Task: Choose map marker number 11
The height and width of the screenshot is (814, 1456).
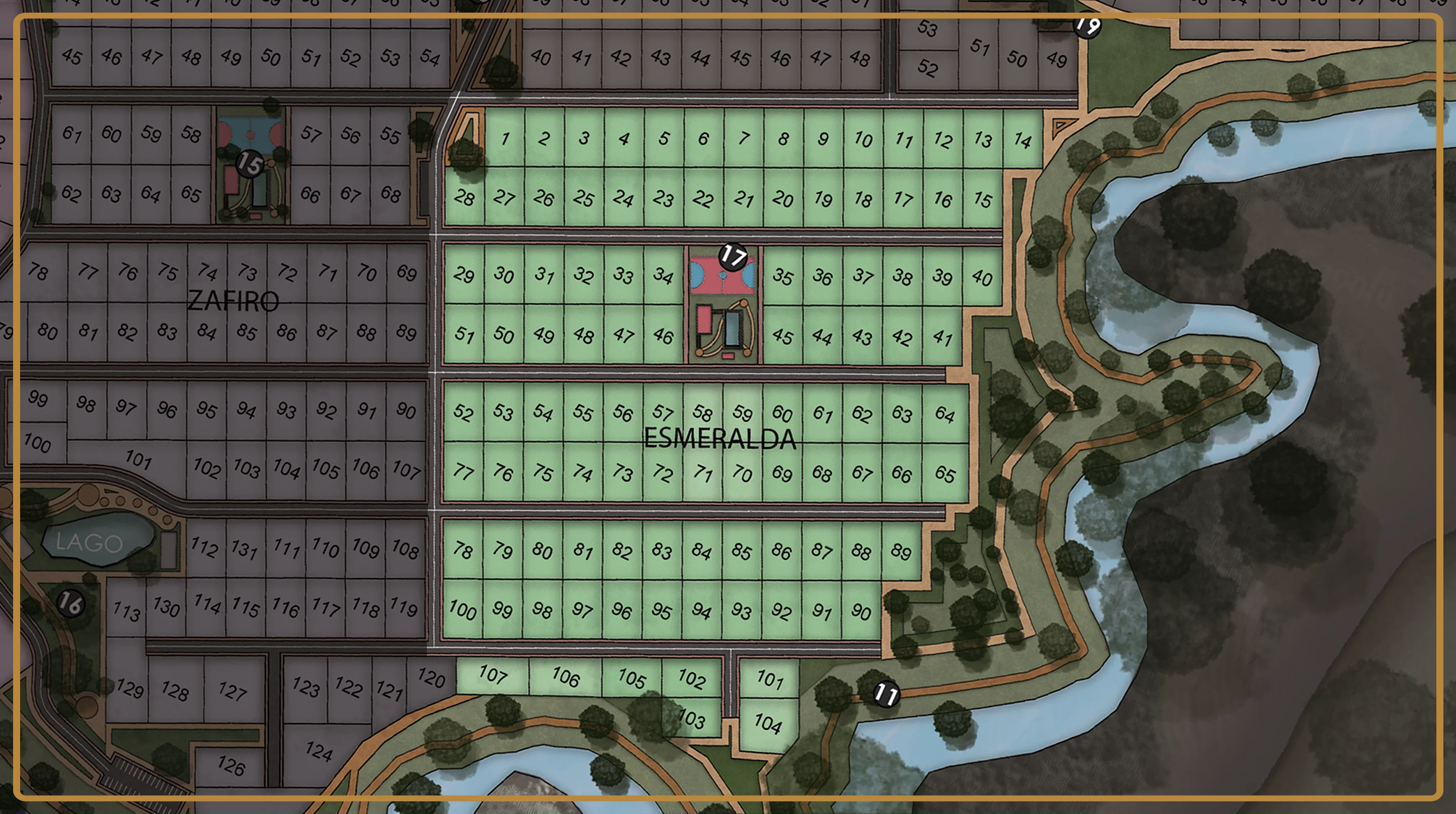Action: (886, 693)
